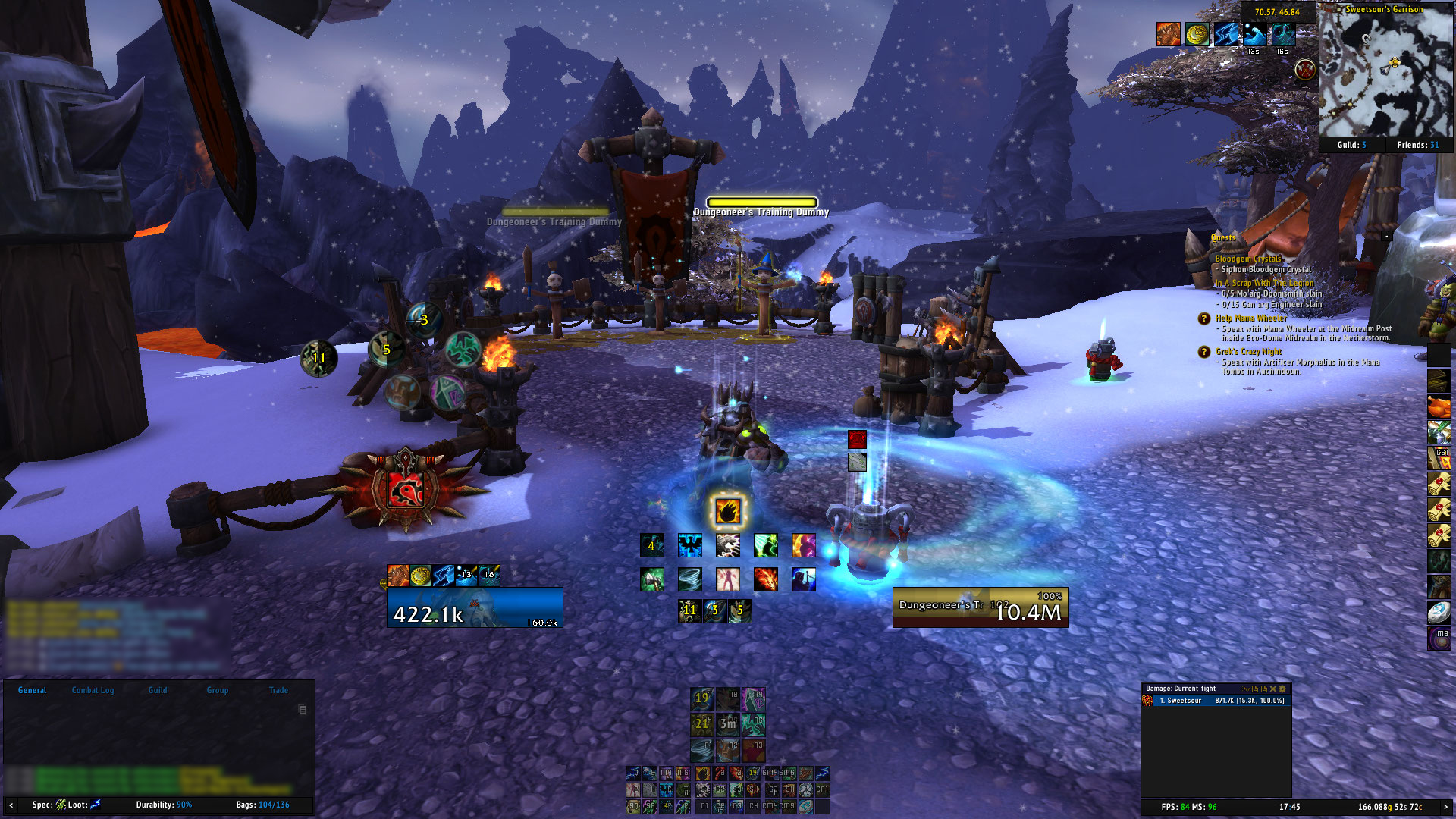Select the fiery lava burst ability icon

765,579
